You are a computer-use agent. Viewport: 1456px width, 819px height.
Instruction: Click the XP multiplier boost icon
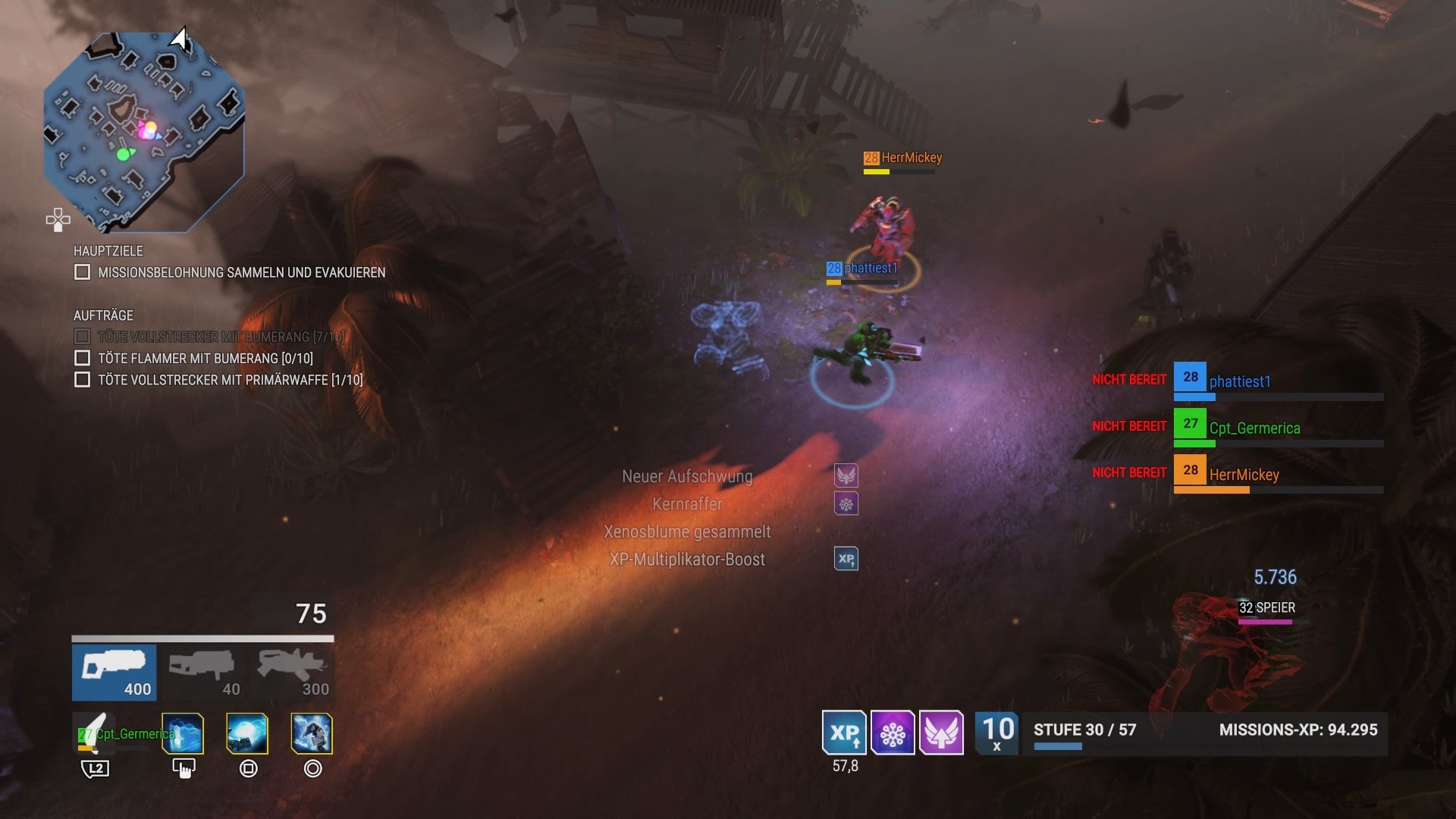(844, 733)
